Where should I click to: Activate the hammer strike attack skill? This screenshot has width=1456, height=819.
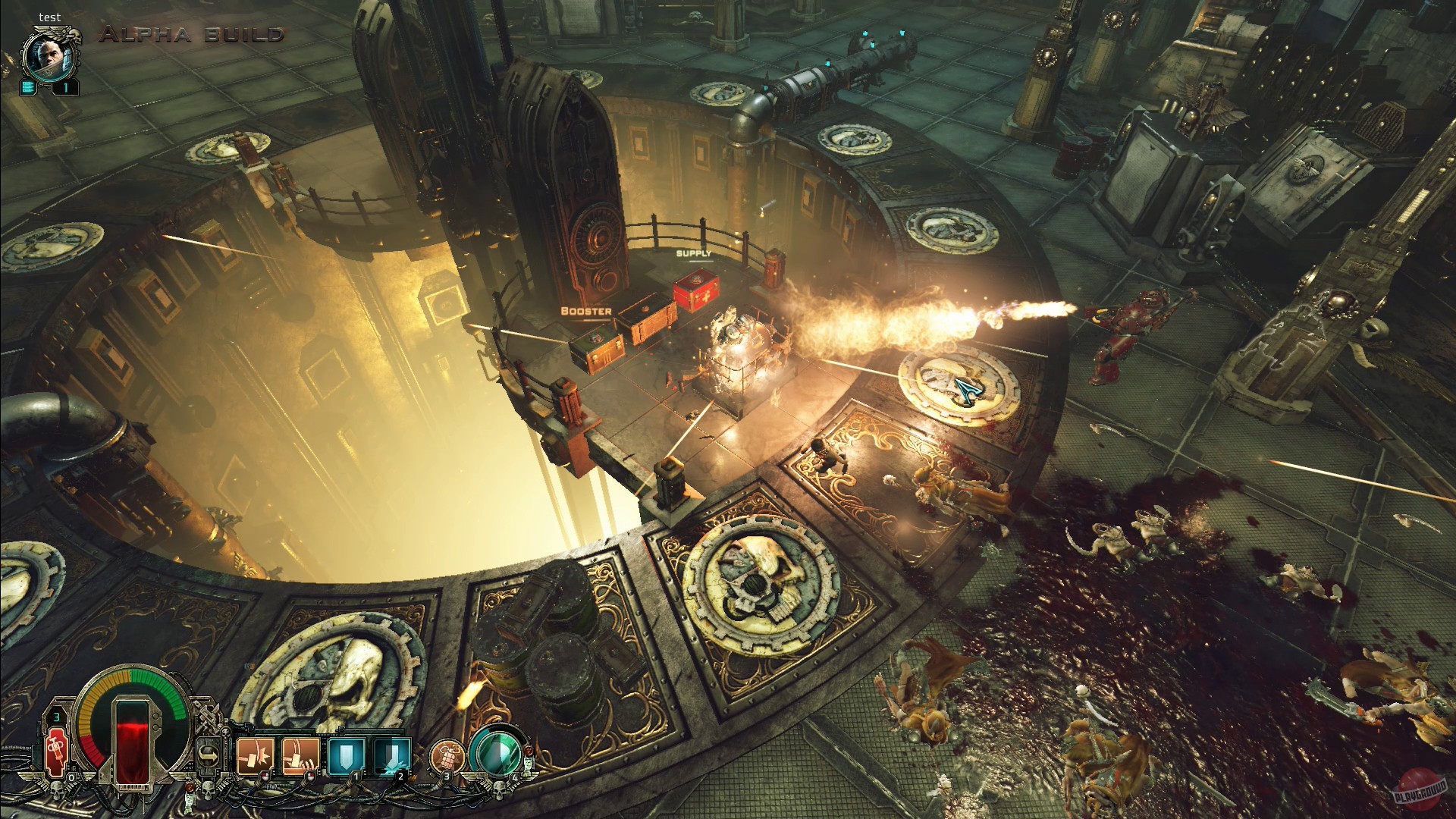point(255,756)
